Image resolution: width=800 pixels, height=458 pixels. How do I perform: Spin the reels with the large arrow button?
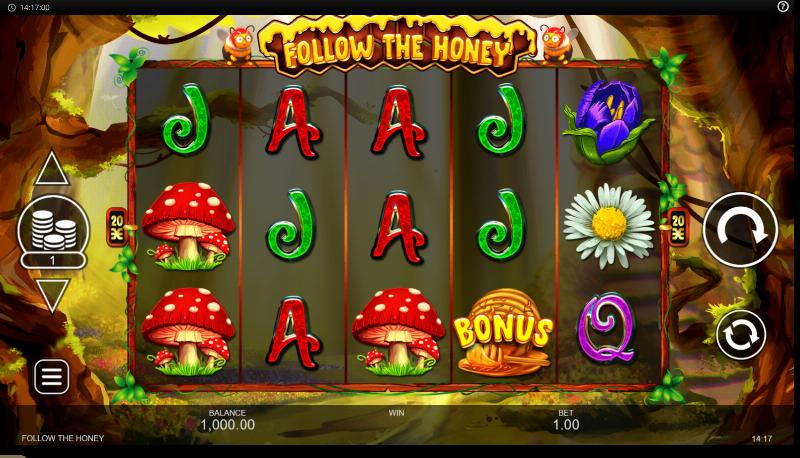point(740,228)
